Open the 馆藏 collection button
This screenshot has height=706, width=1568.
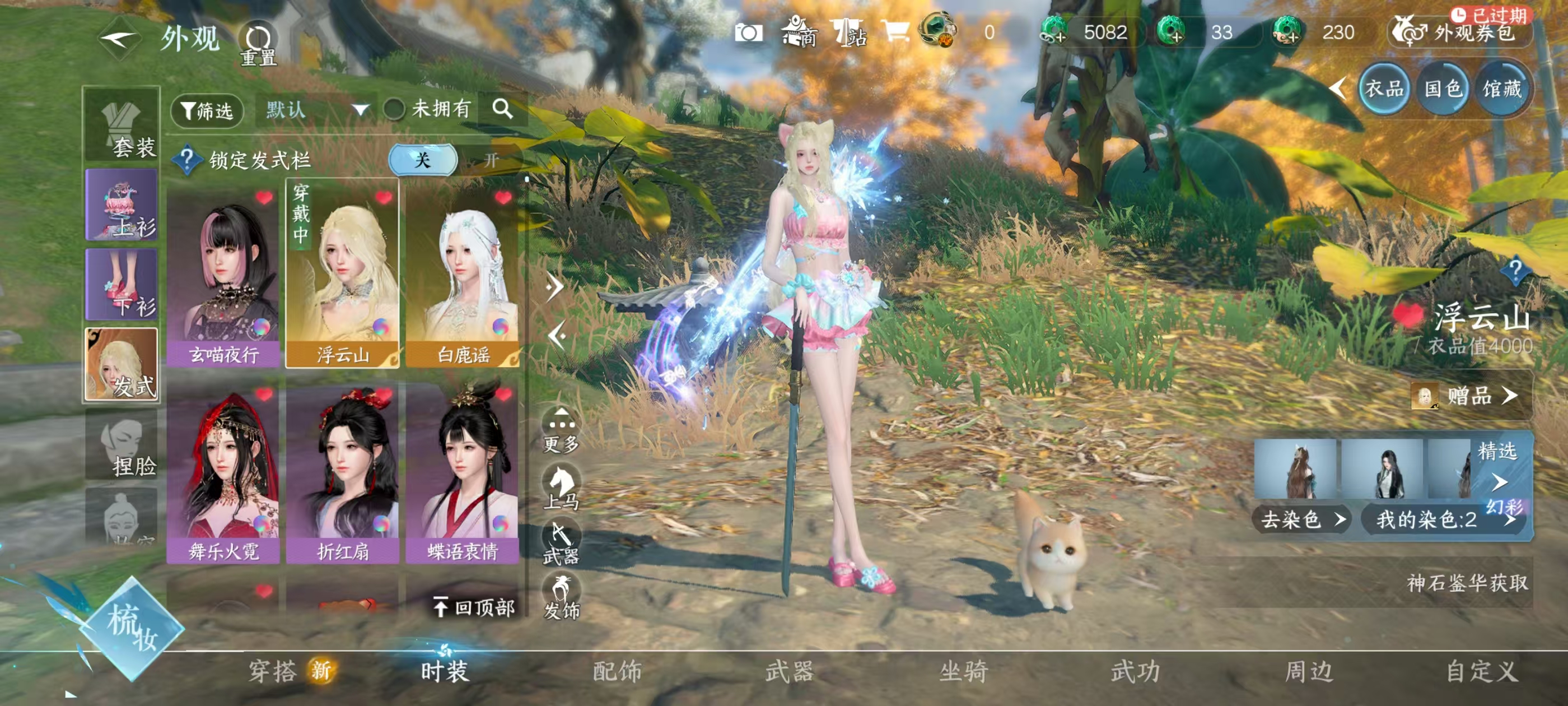click(1502, 90)
